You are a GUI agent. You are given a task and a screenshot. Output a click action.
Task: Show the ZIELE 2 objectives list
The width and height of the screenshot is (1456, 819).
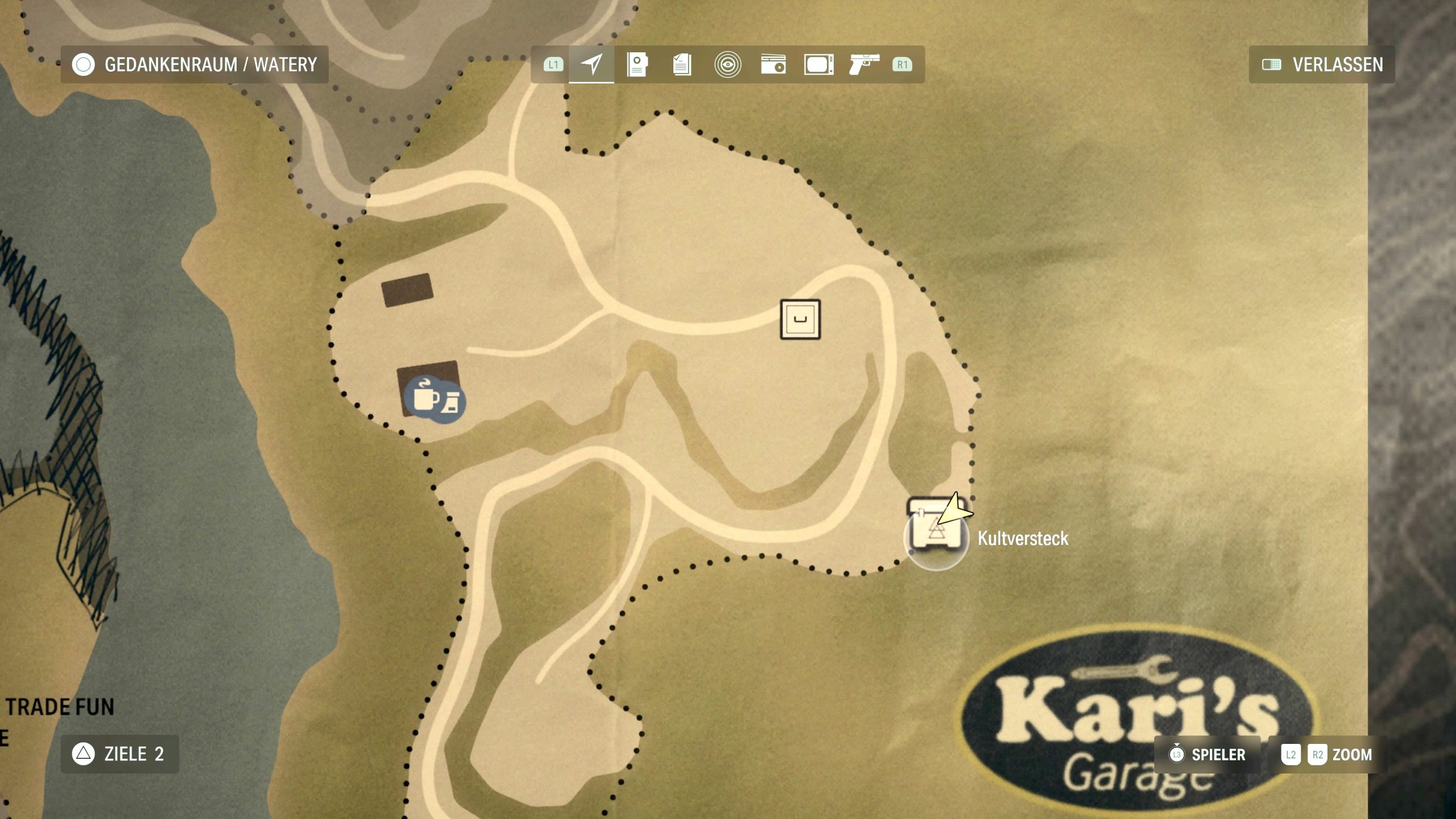pos(119,754)
